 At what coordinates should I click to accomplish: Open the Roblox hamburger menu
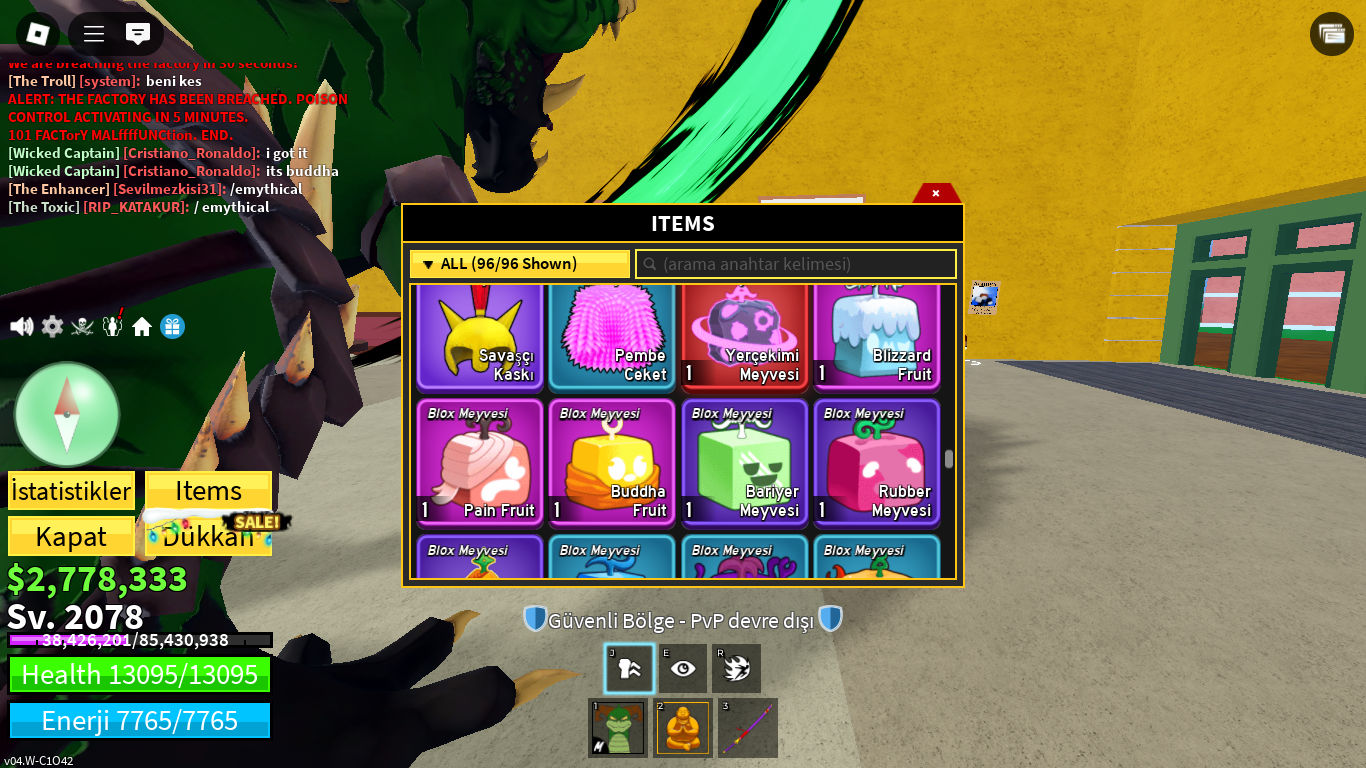[x=93, y=33]
